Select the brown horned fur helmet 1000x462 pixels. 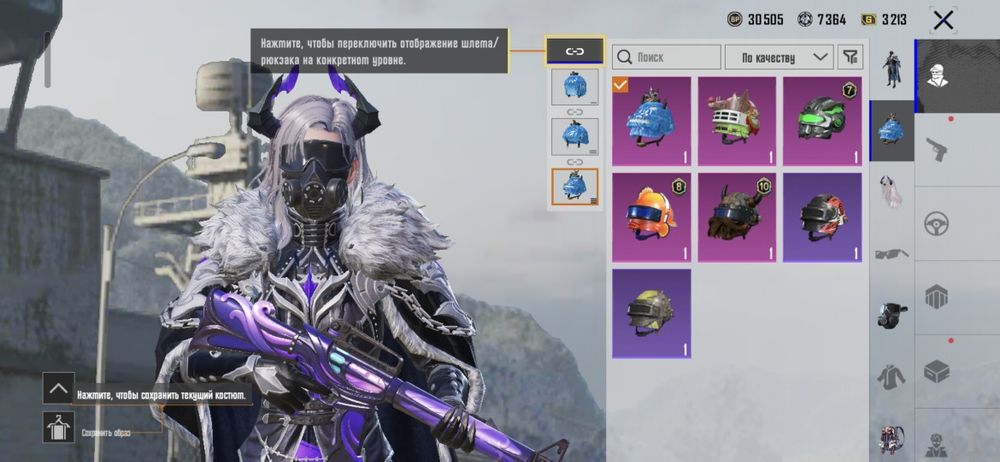coord(736,217)
